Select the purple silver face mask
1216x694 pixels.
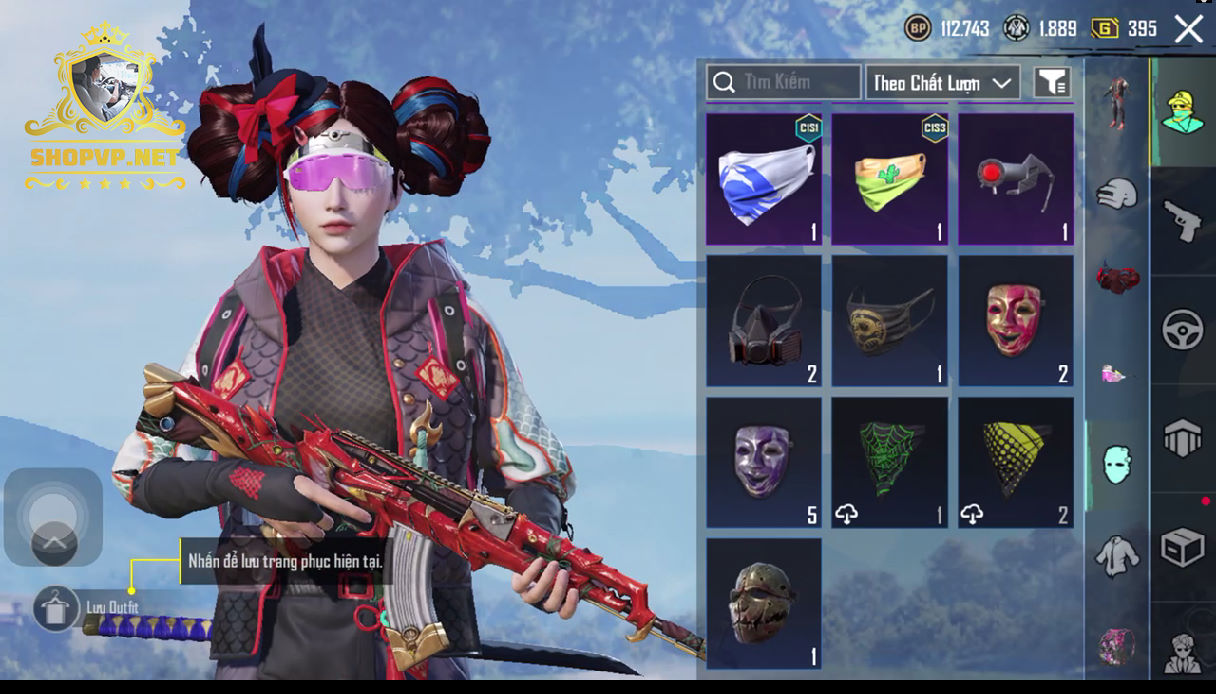(x=764, y=463)
